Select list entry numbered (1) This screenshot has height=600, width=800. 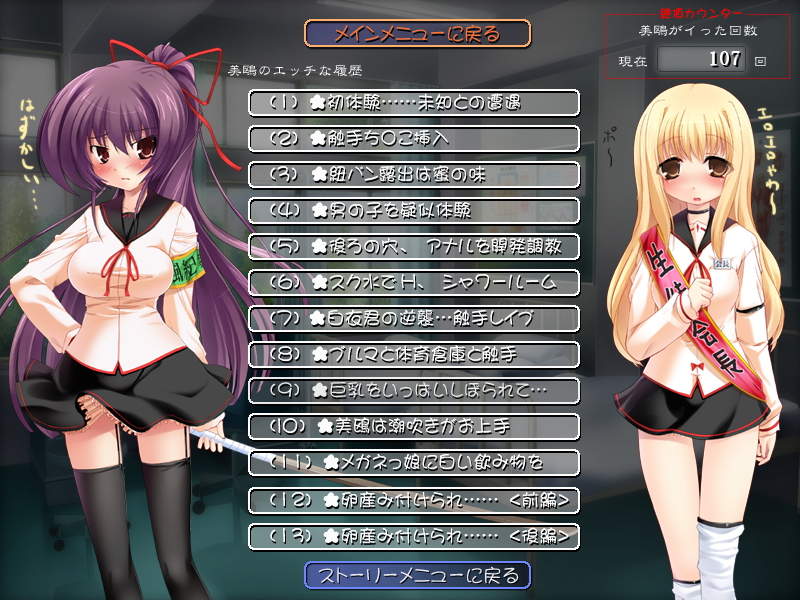(413, 103)
